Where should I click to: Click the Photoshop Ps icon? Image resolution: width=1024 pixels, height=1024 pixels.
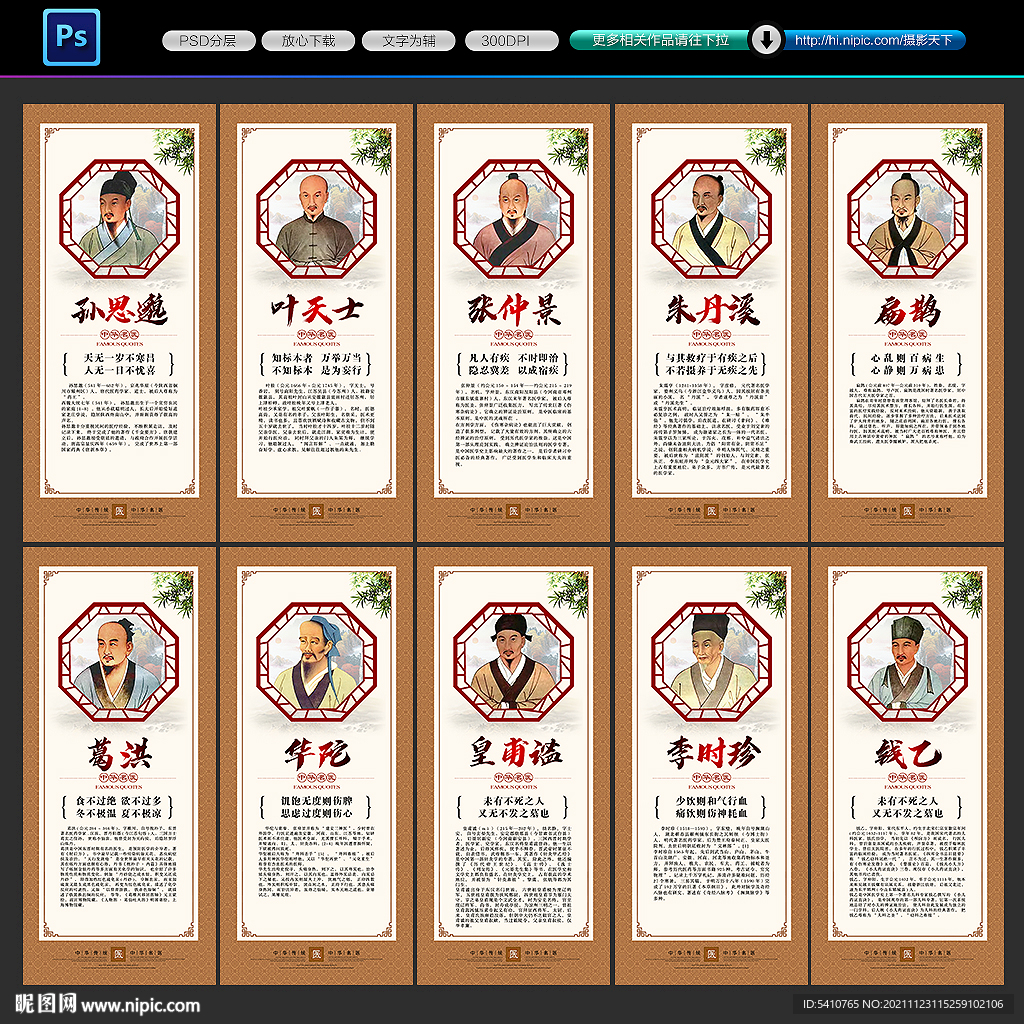point(71,37)
